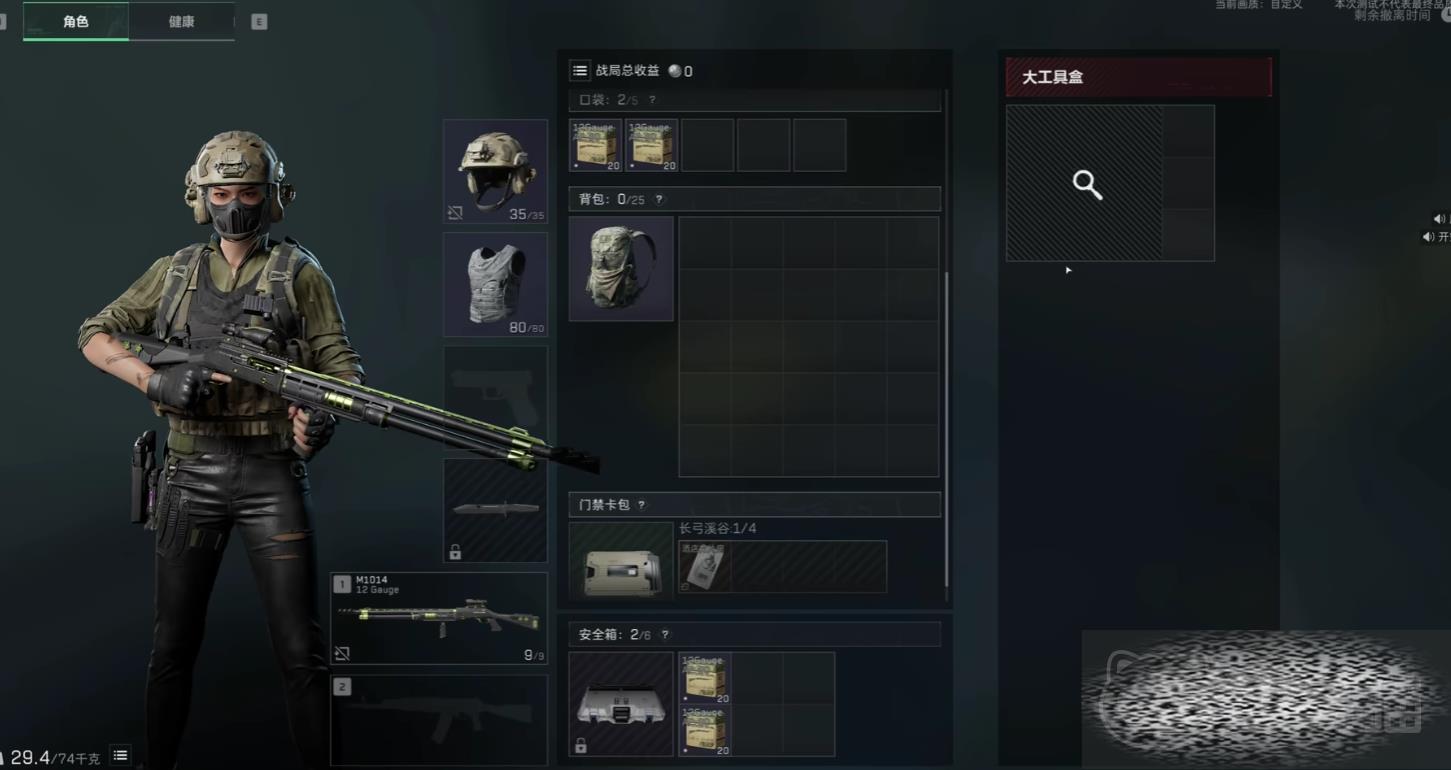The width and height of the screenshot is (1451, 770).
Task: Show the 口袋 help tooltip icon
Action: tap(652, 100)
